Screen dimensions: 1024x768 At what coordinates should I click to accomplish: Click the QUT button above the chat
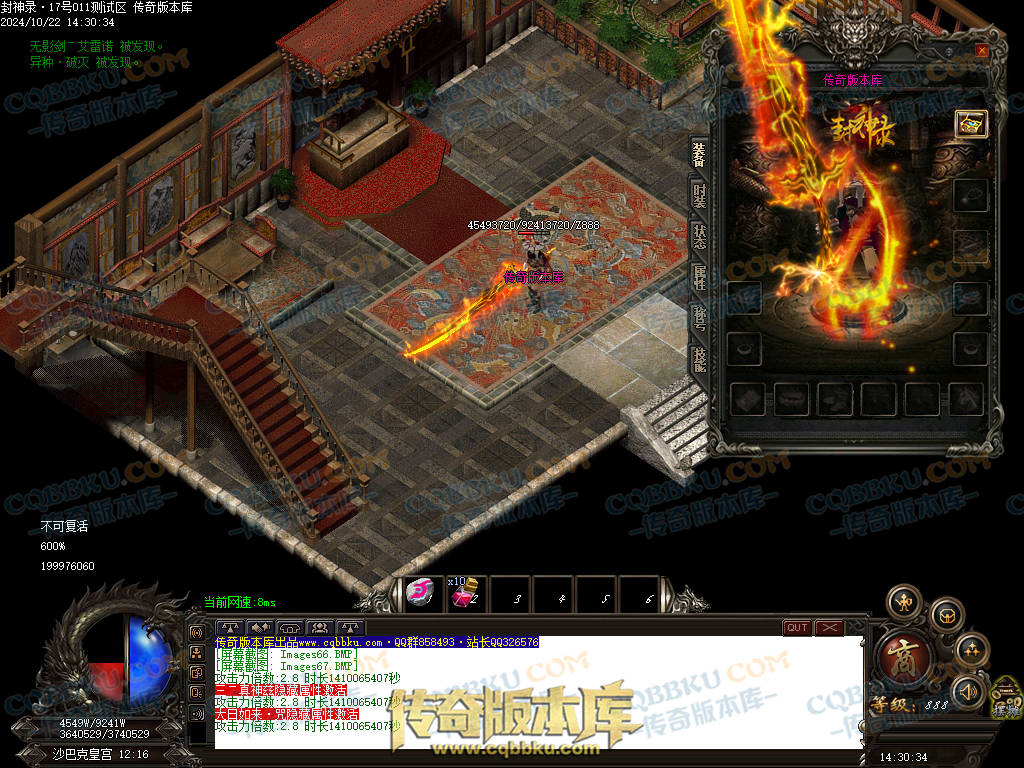[x=797, y=628]
